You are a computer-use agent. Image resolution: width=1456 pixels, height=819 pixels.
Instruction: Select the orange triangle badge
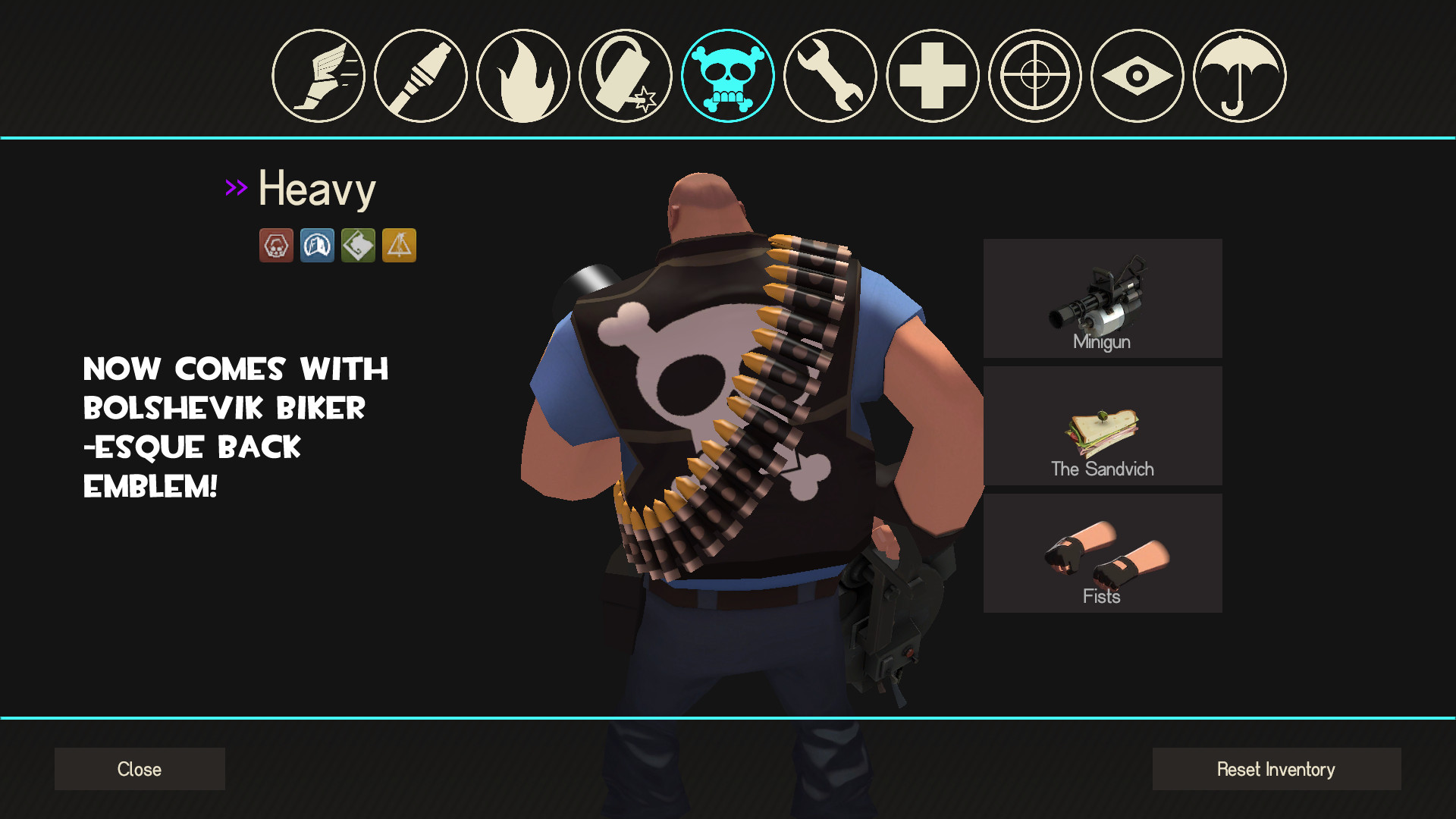click(399, 245)
